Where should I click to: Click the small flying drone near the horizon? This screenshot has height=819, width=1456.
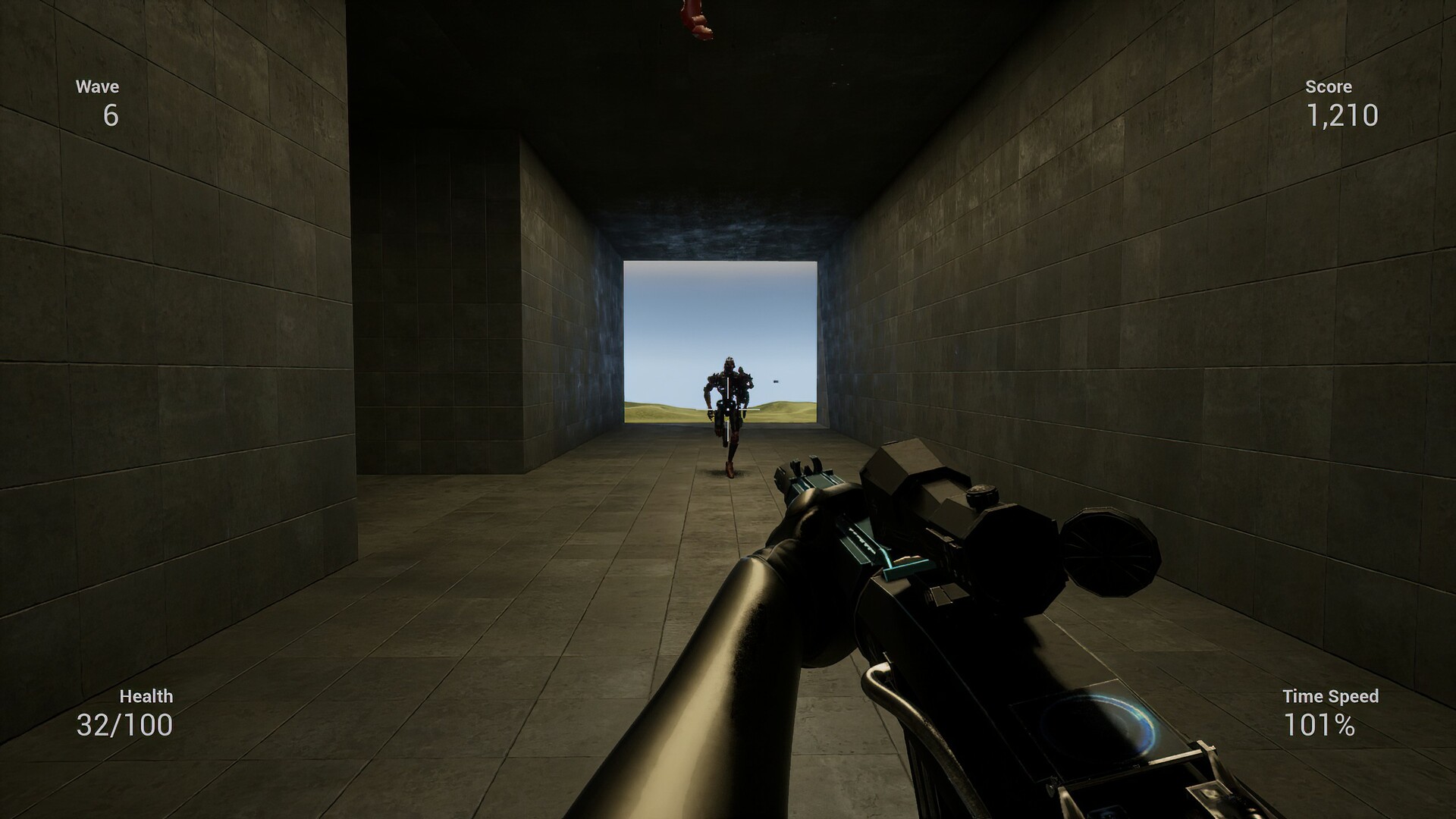[x=775, y=381]
